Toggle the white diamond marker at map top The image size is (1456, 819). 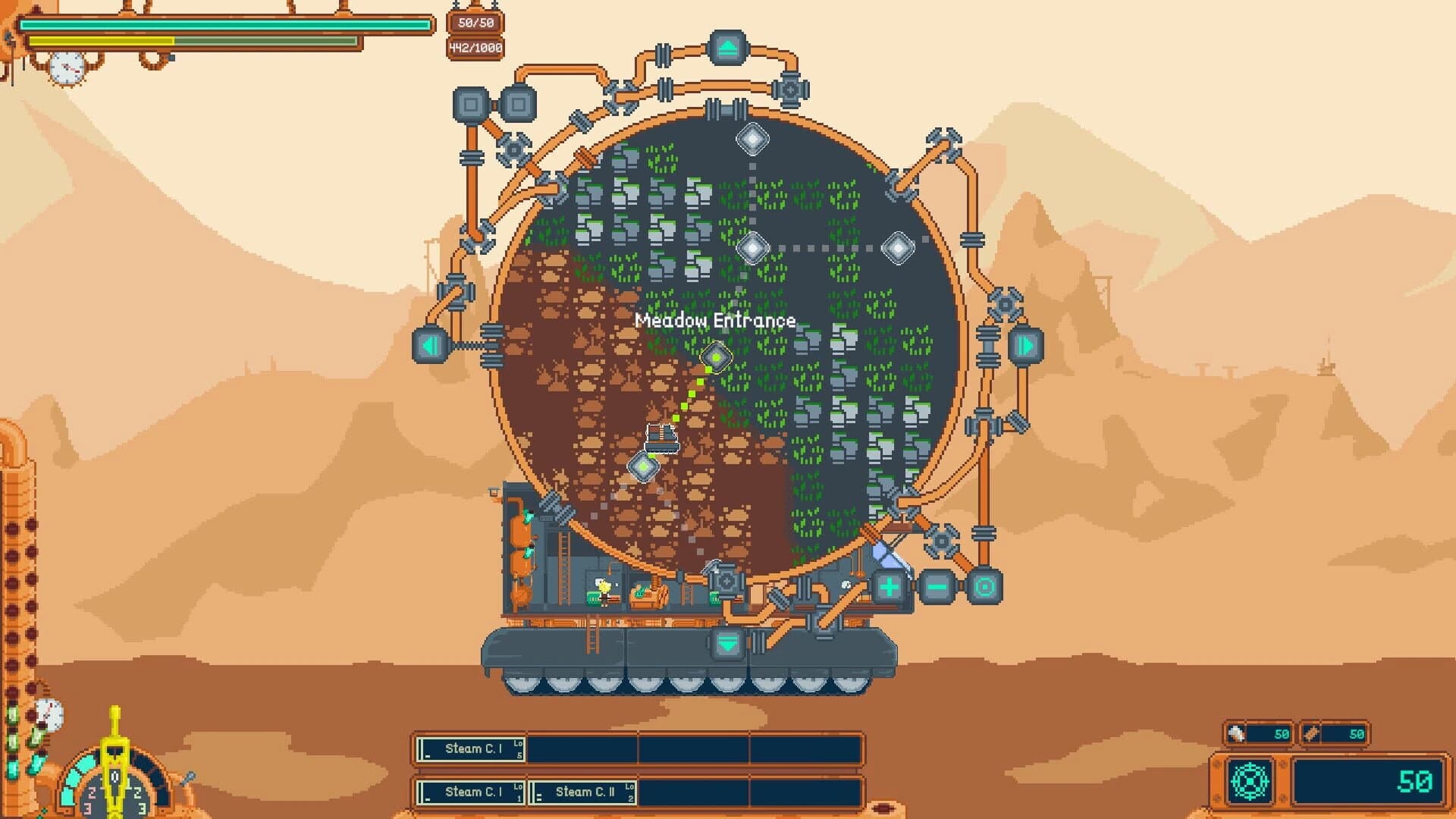[753, 139]
